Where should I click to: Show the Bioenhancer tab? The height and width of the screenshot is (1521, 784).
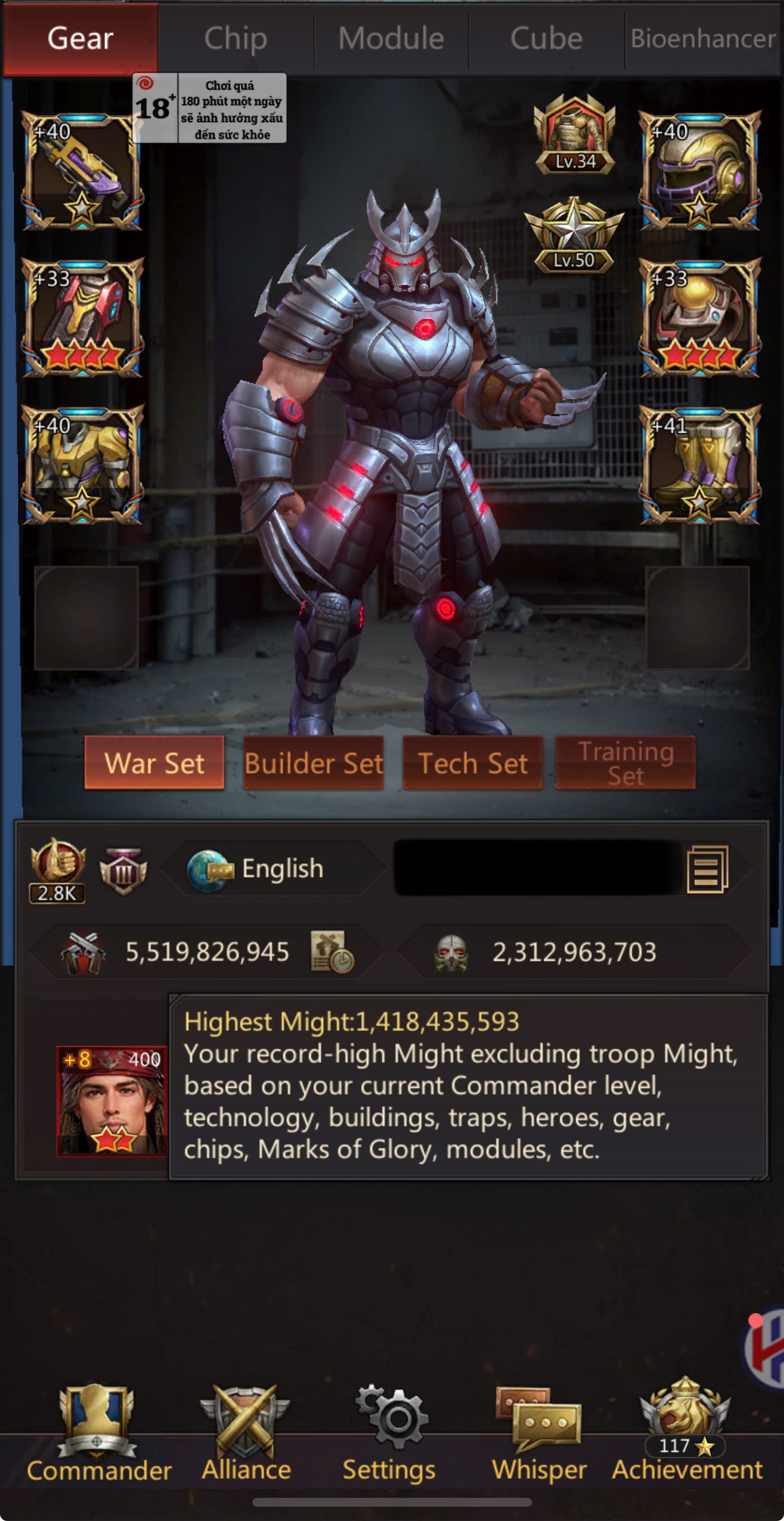click(x=703, y=39)
